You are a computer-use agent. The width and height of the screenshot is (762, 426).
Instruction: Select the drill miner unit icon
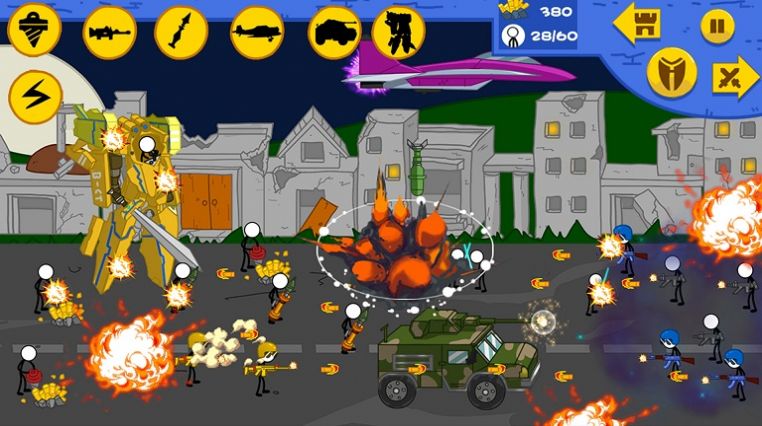tap(34, 31)
